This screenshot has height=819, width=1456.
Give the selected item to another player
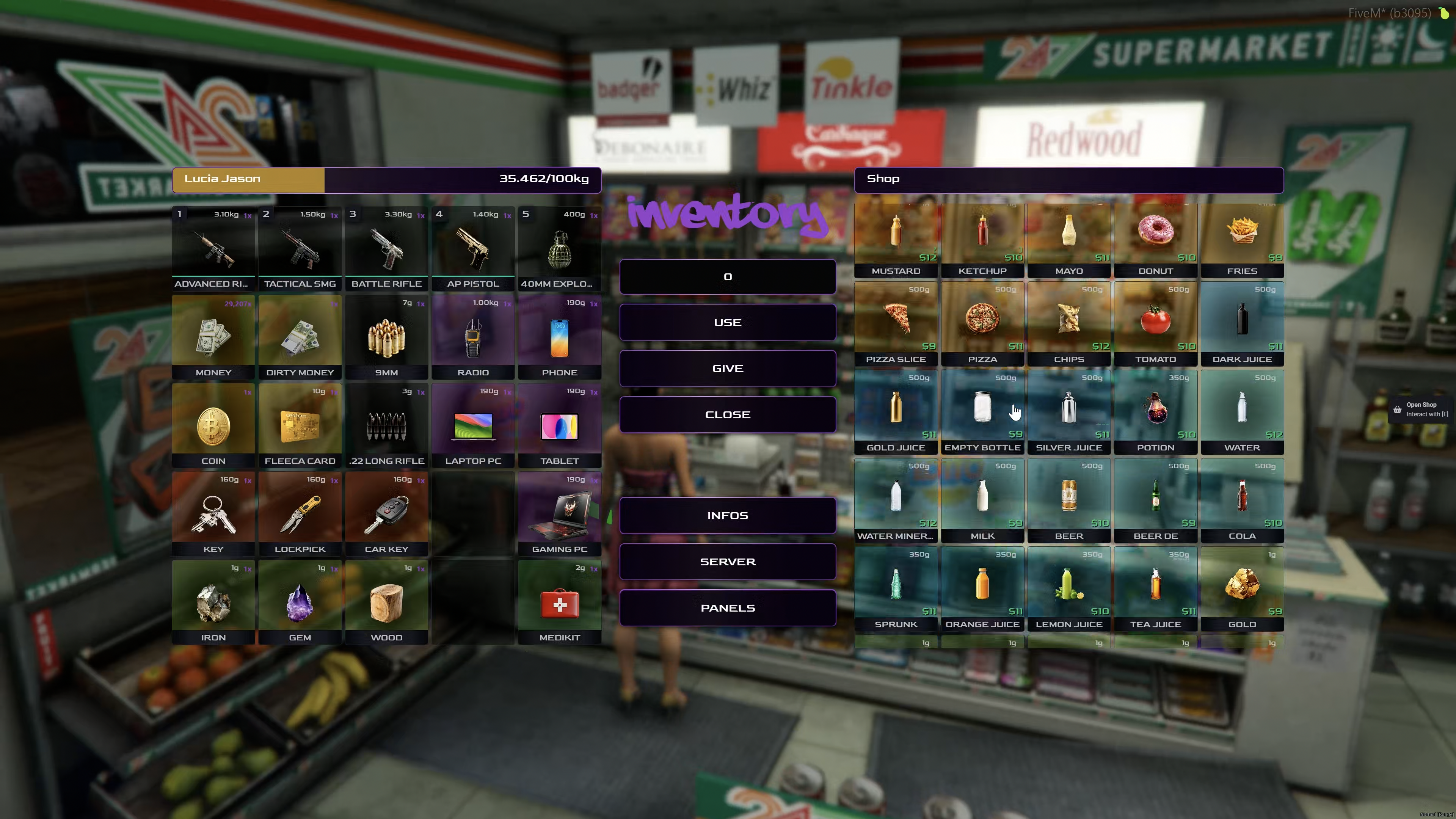coord(728,369)
